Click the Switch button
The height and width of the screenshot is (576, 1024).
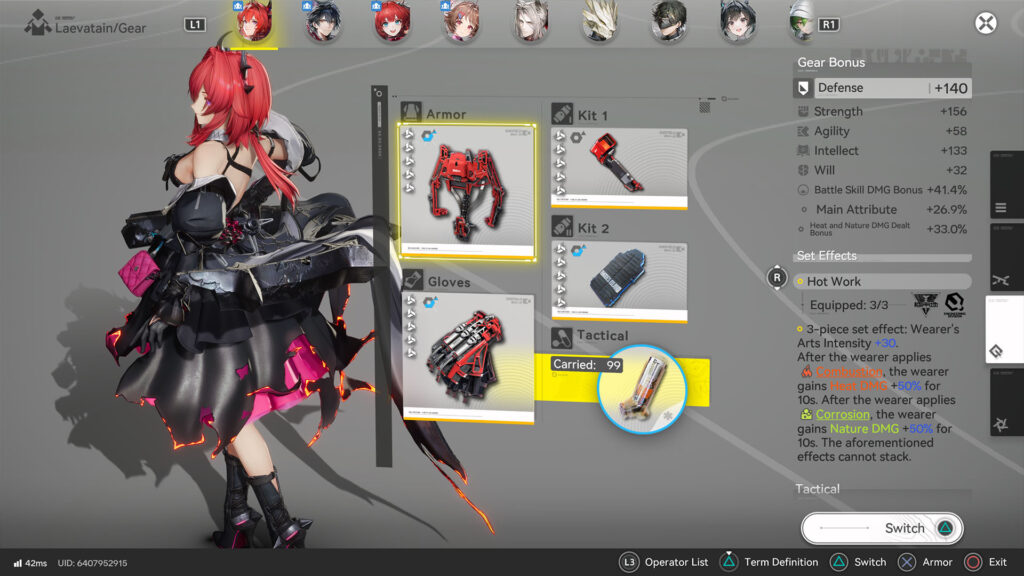[882, 528]
